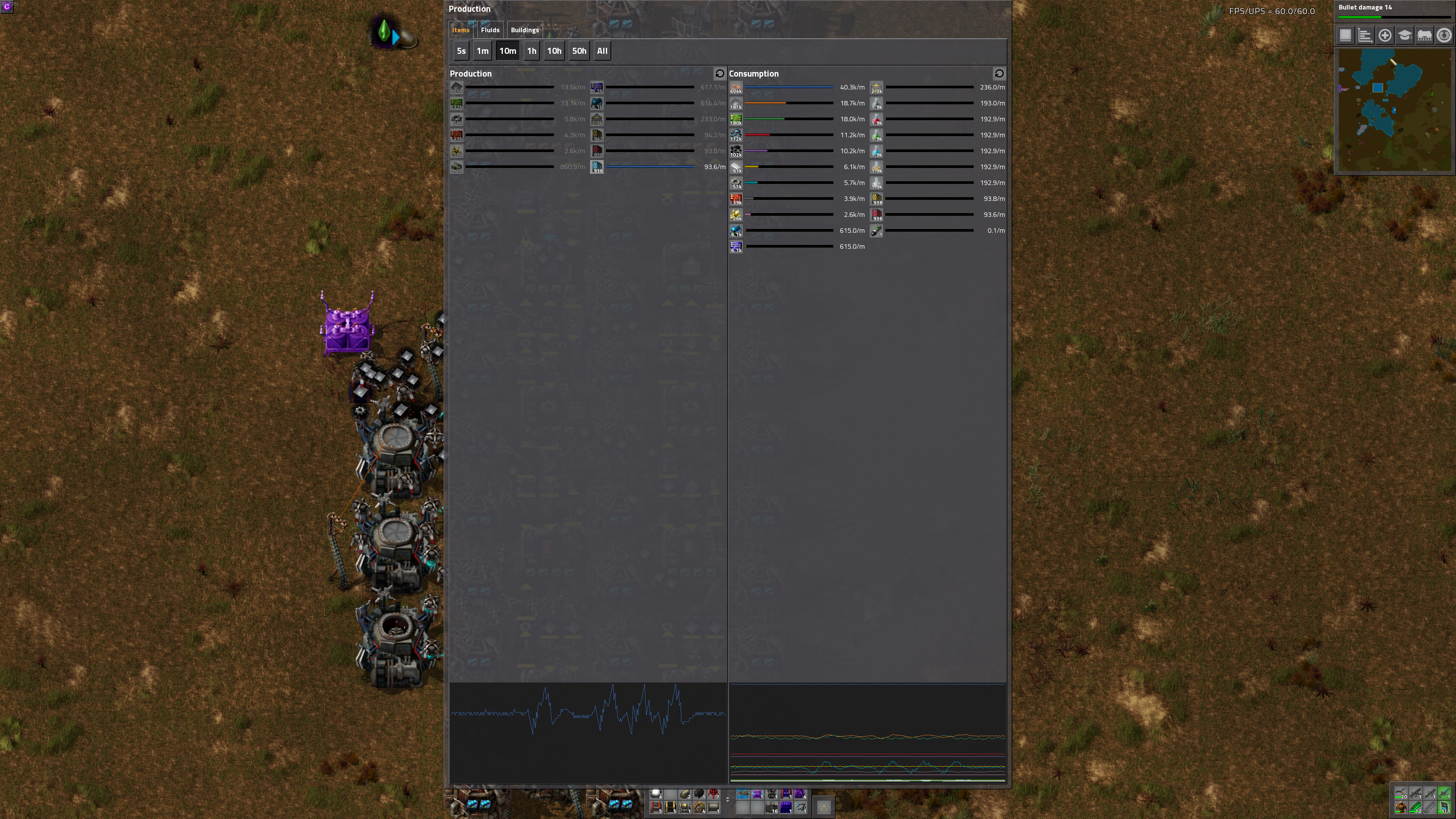Open the train overview with the locomotive icon
The width and height of the screenshot is (1456, 819).
[x=1425, y=36]
